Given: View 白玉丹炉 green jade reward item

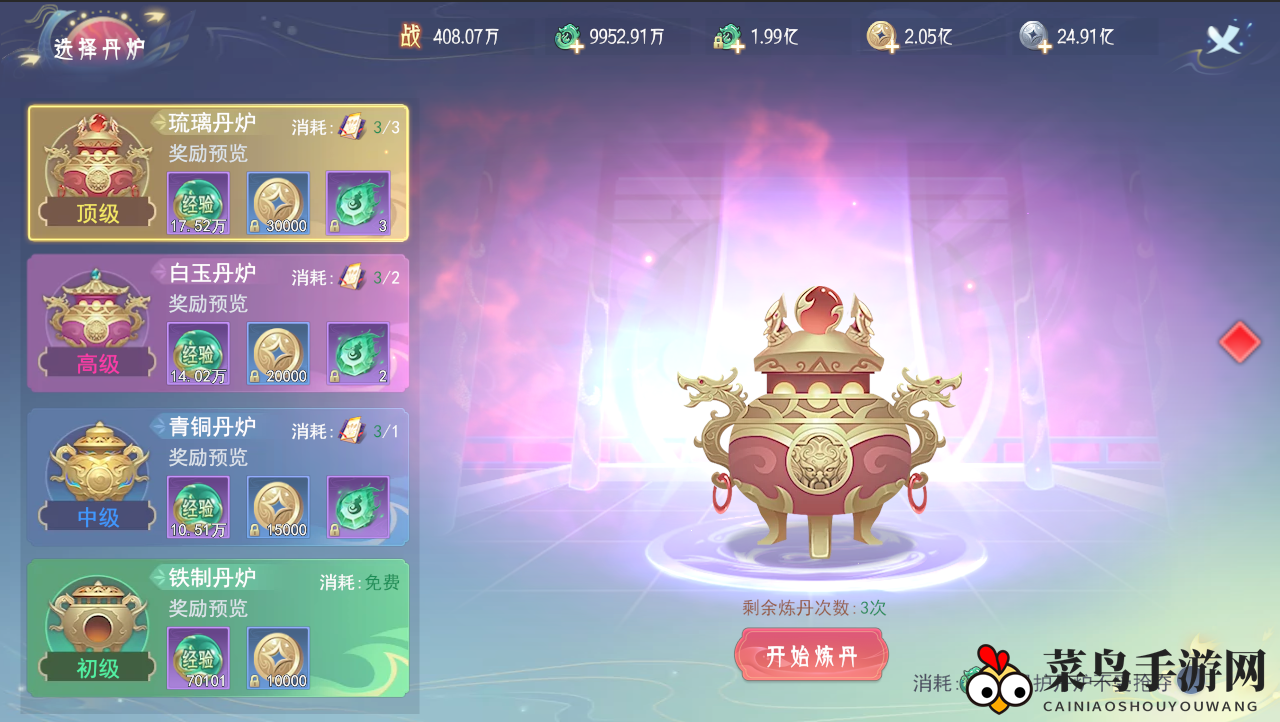Looking at the screenshot, I should tap(358, 353).
